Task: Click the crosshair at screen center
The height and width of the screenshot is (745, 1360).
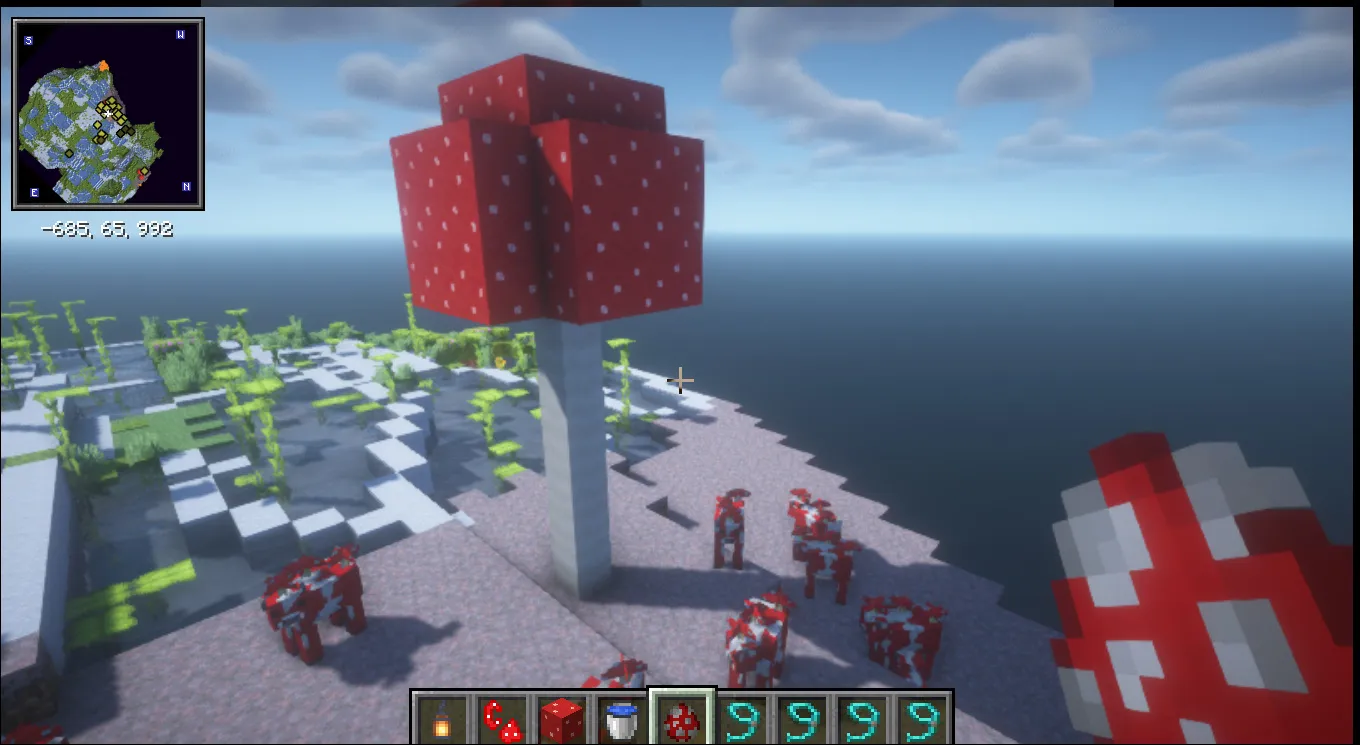Action: pos(680,380)
